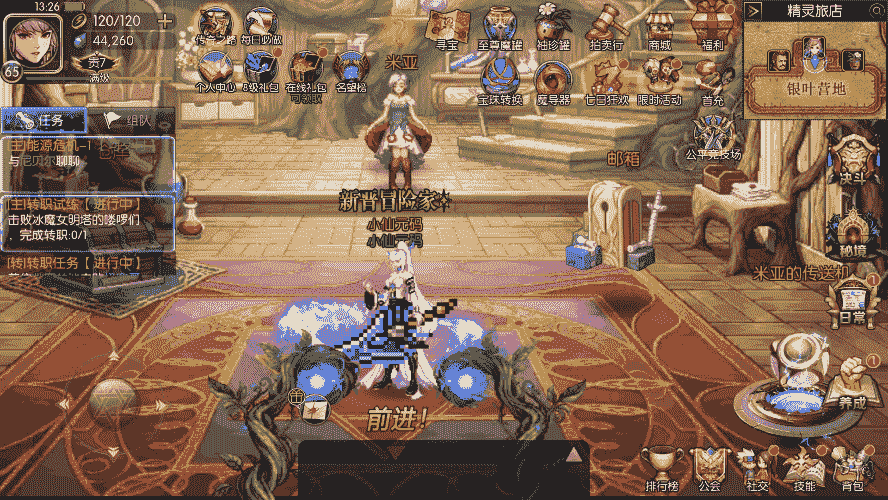Collapse the 精灵旅店 minimap panel arrow
Viewport: 888px width, 500px height.
(753, 11)
